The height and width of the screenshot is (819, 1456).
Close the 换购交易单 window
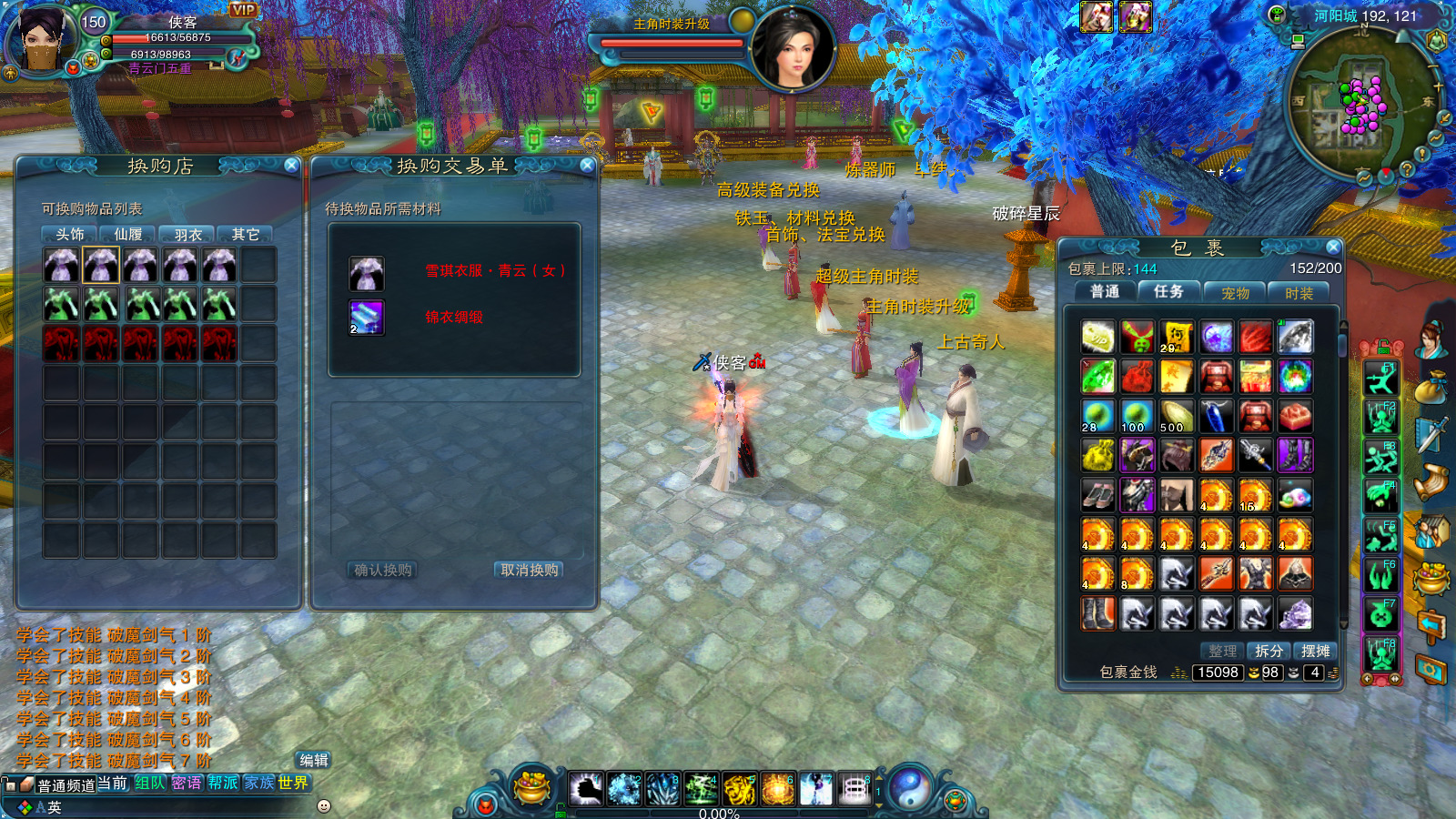point(587,165)
